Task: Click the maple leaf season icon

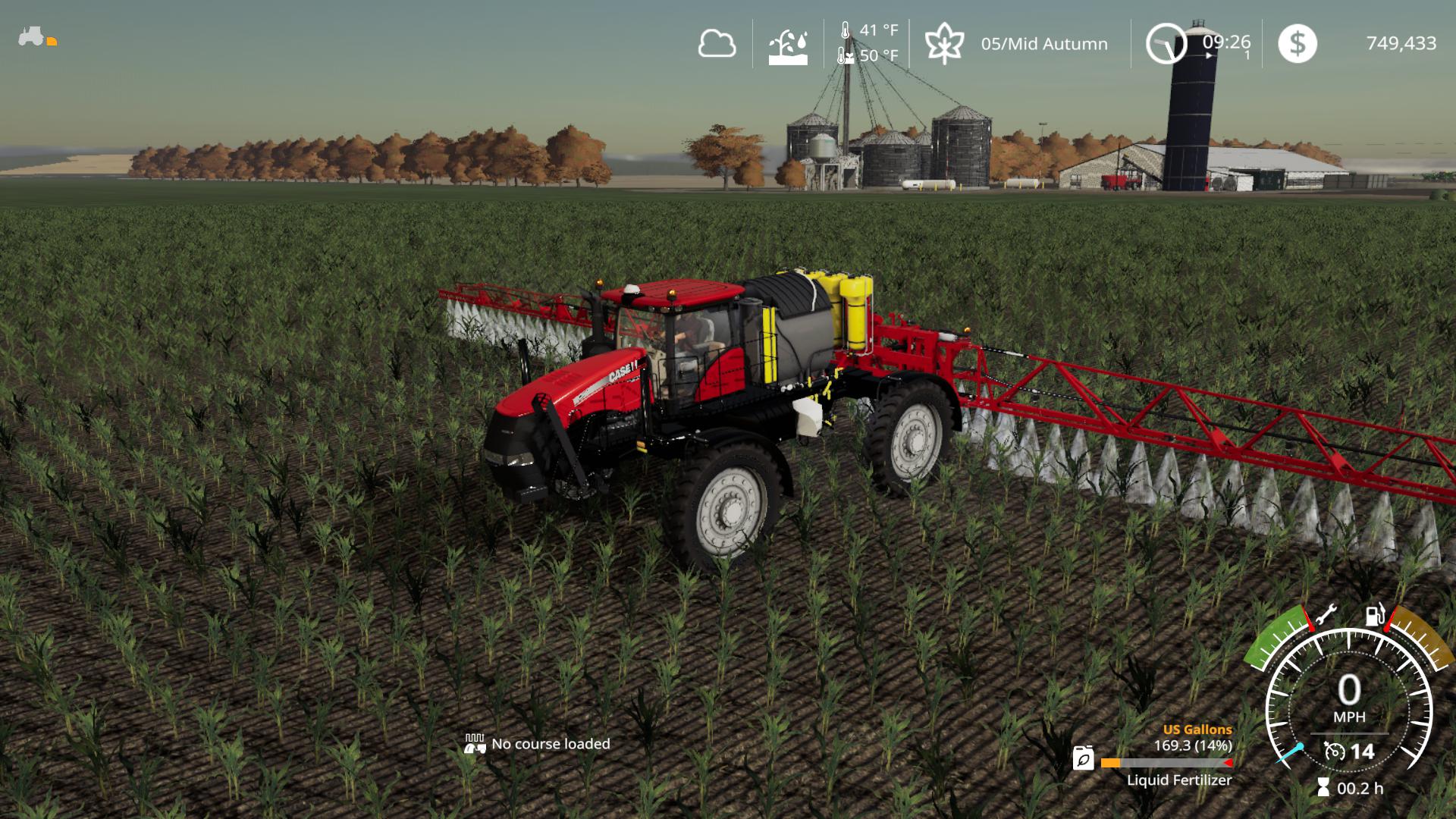Action: tap(944, 43)
